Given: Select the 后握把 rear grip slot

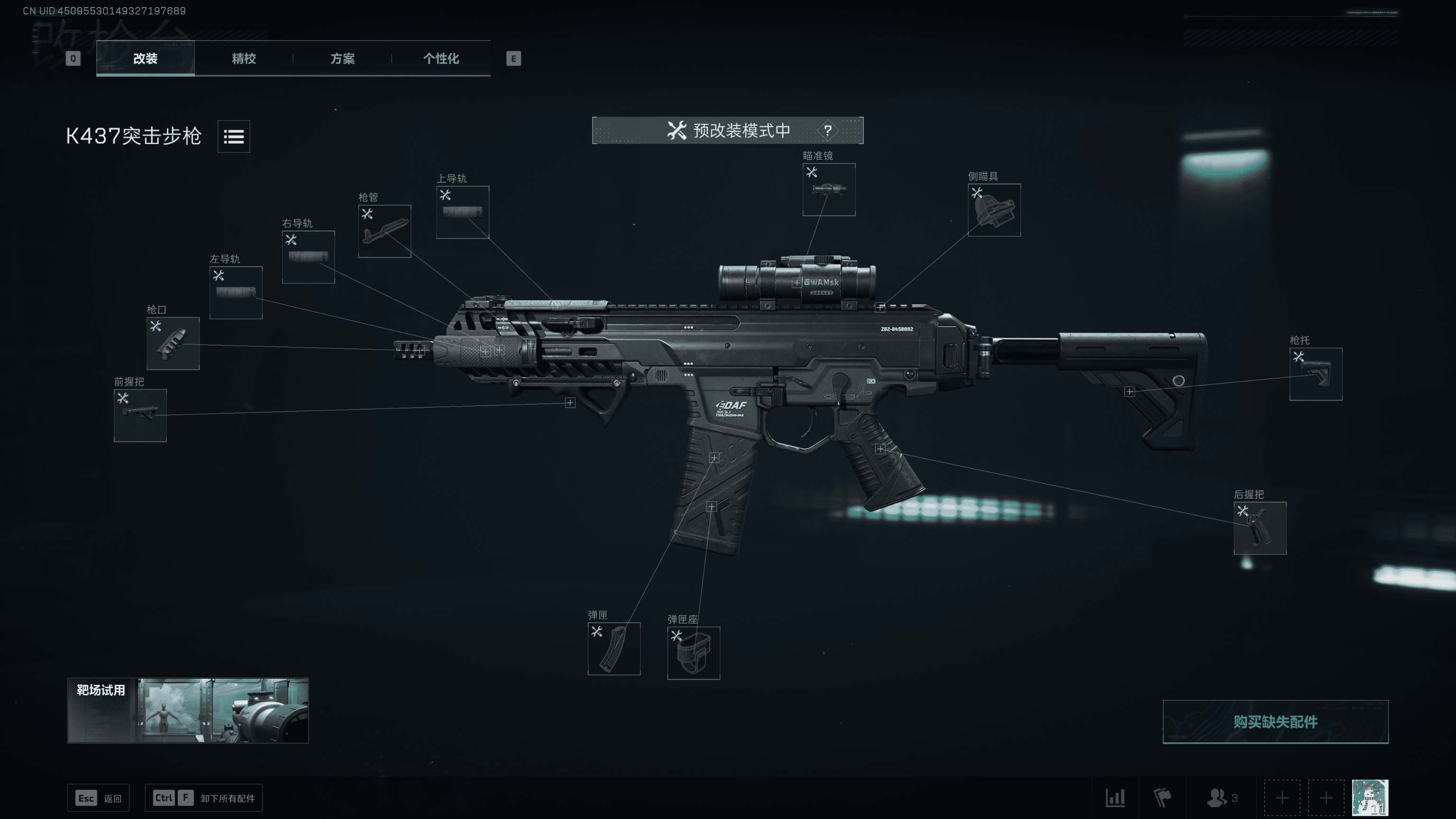Looking at the screenshot, I should tap(1260, 528).
